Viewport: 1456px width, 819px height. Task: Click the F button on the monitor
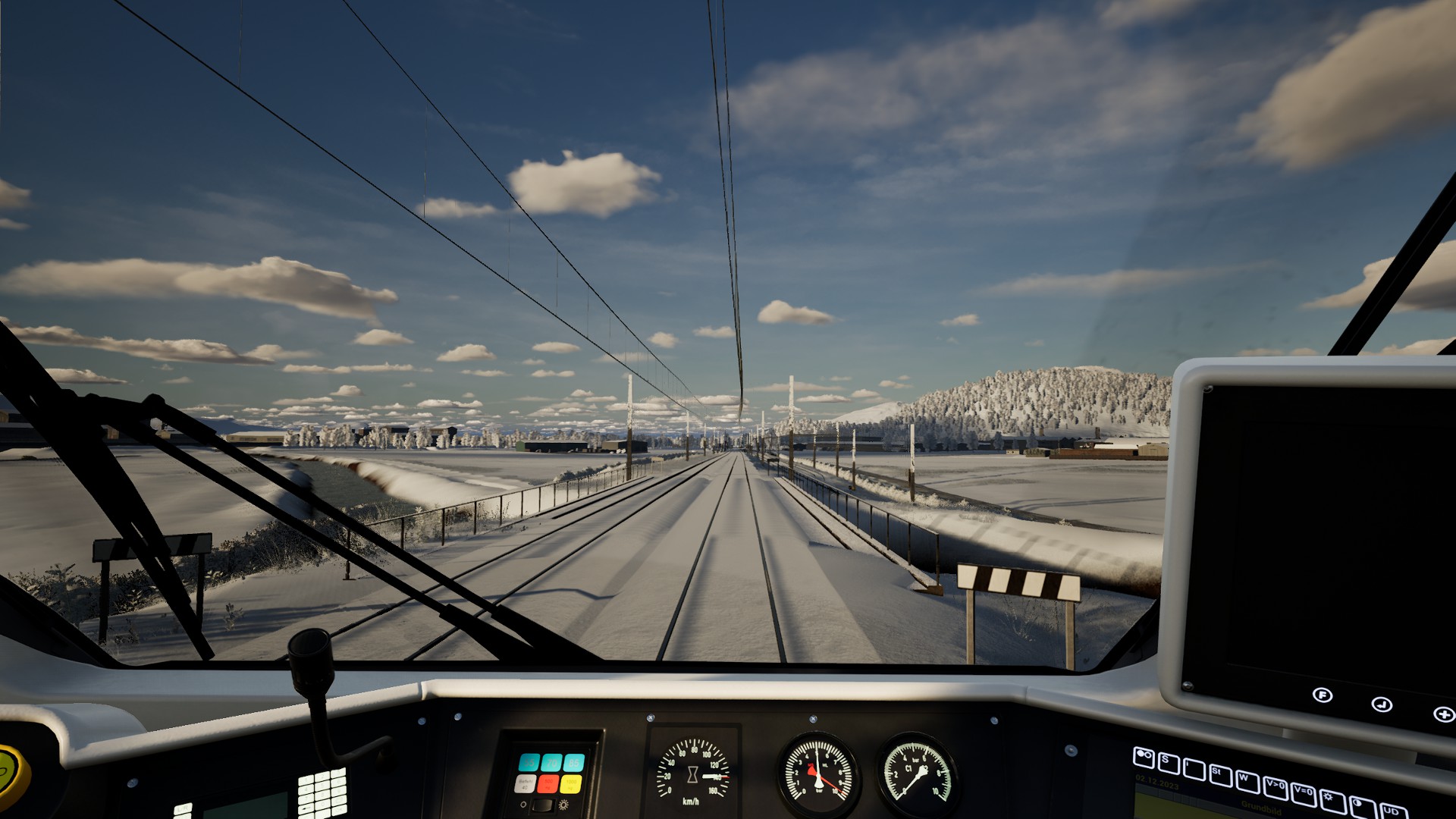coord(1323,695)
